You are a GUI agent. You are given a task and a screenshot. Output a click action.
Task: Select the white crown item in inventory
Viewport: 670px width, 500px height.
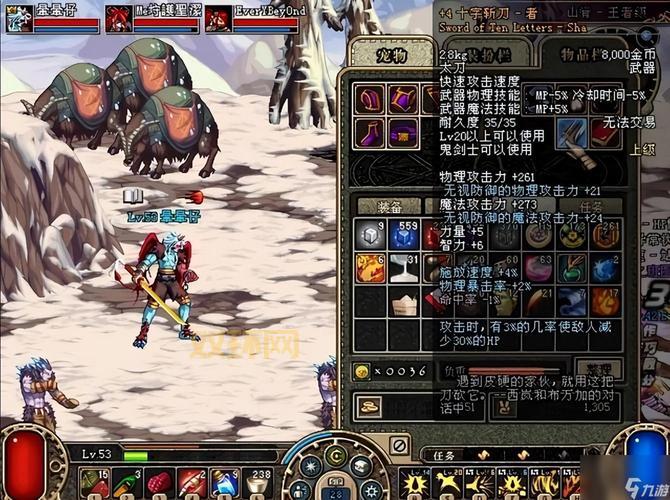point(405,302)
